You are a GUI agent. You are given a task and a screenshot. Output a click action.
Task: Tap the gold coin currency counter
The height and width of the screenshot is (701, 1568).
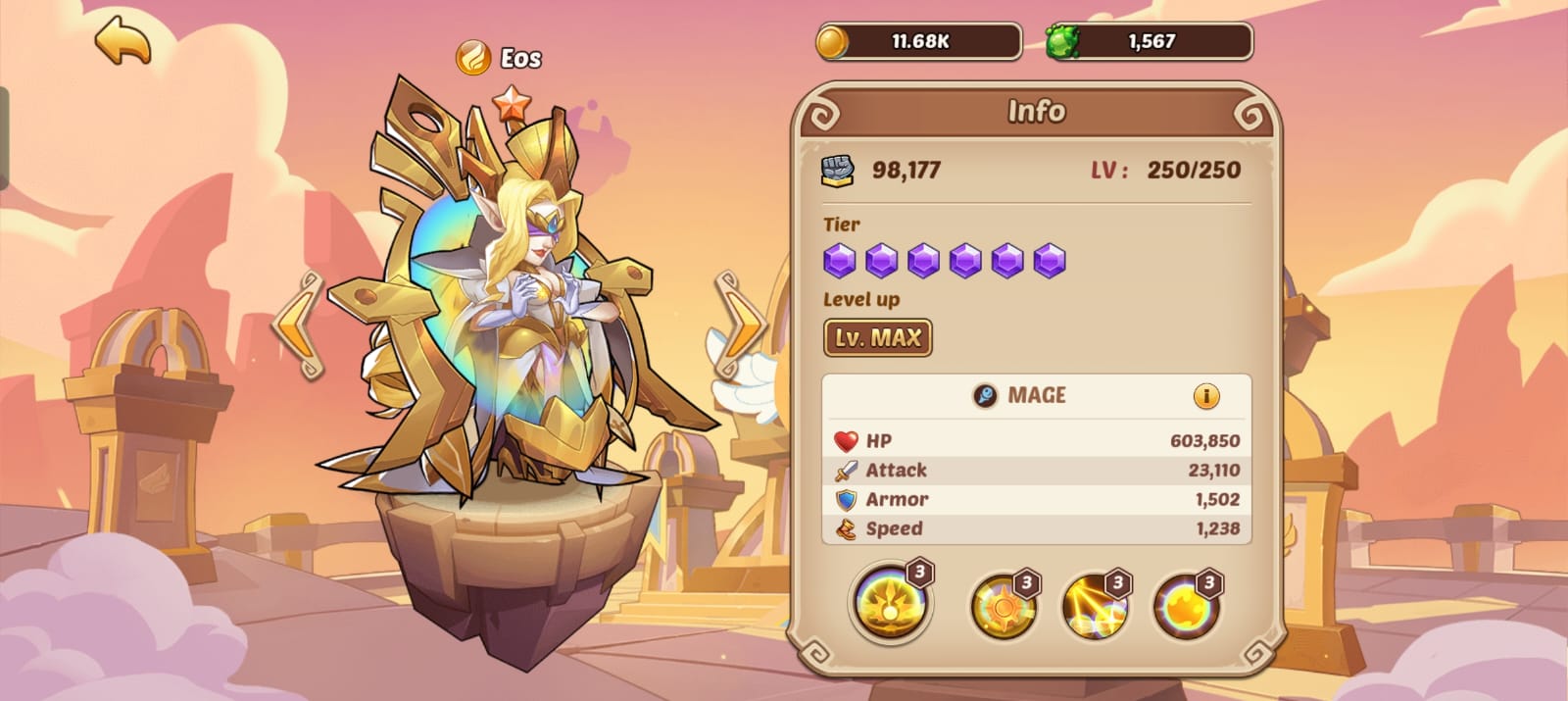tap(918, 42)
